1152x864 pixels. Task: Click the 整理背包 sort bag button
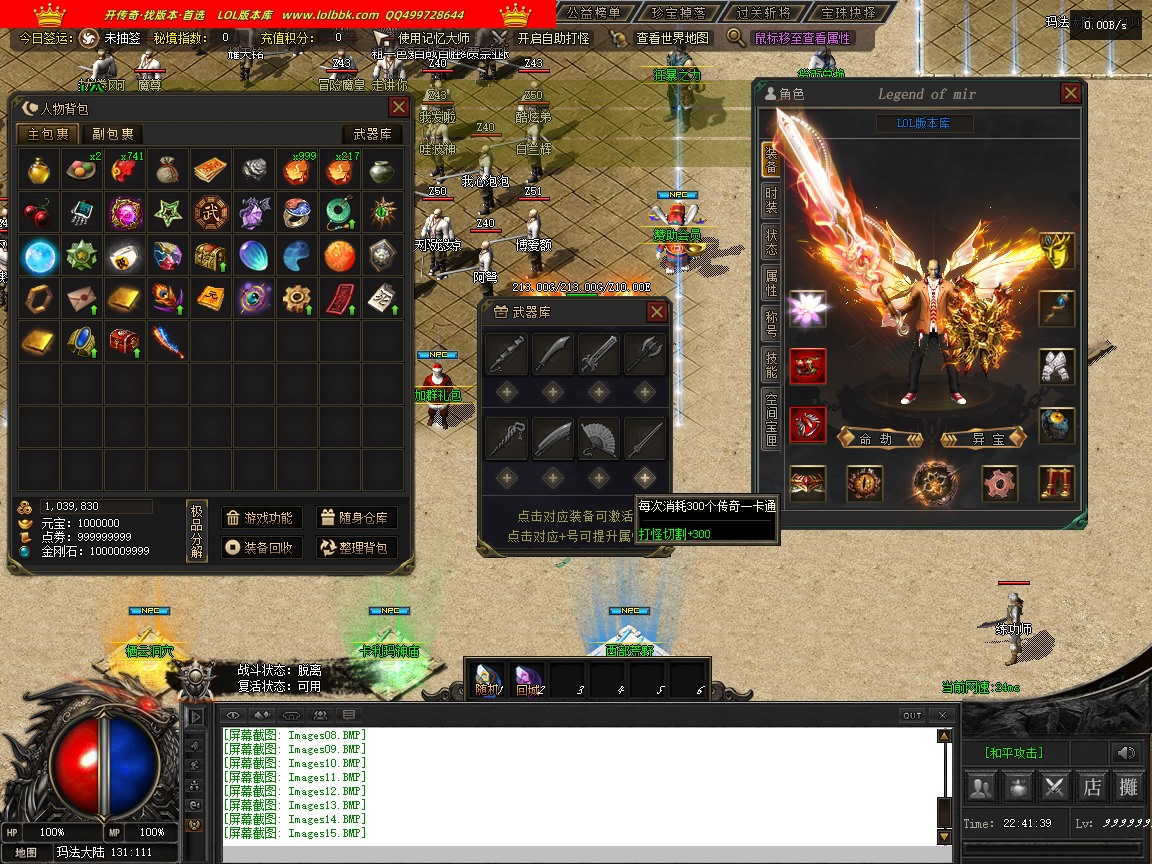357,548
